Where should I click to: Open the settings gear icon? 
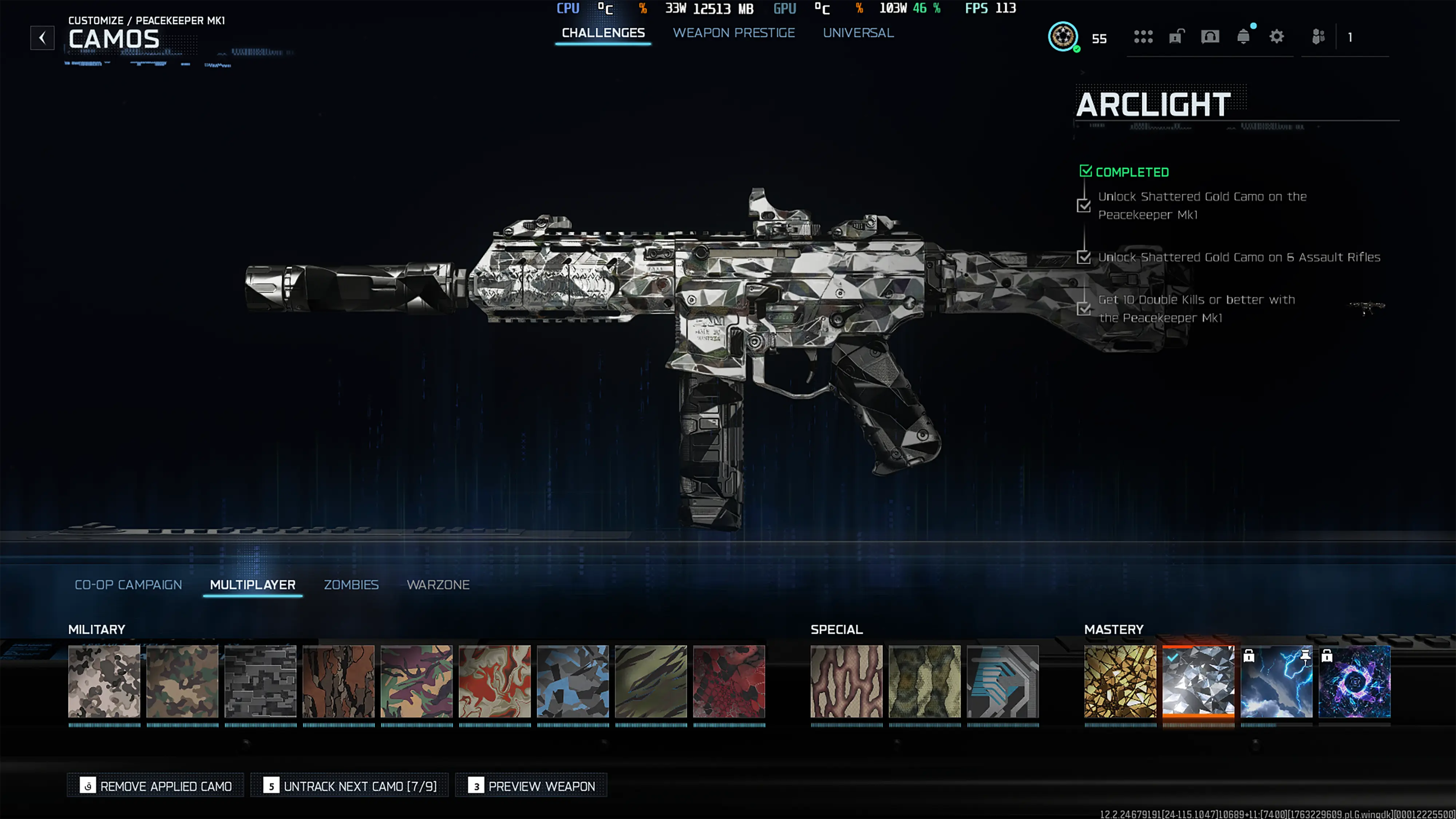pos(1276,37)
